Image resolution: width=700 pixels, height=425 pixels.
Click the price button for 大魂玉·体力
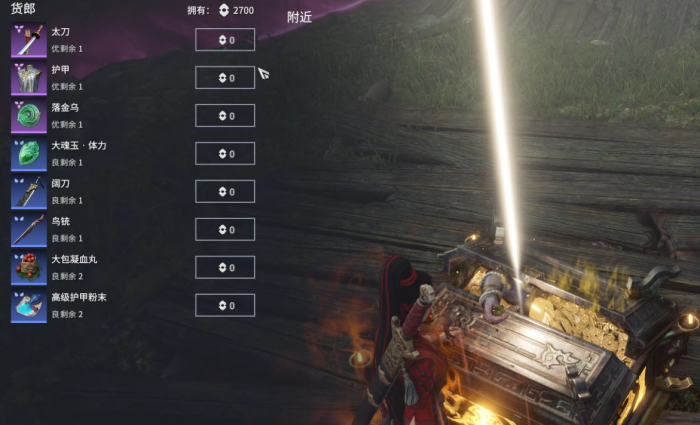pos(225,154)
